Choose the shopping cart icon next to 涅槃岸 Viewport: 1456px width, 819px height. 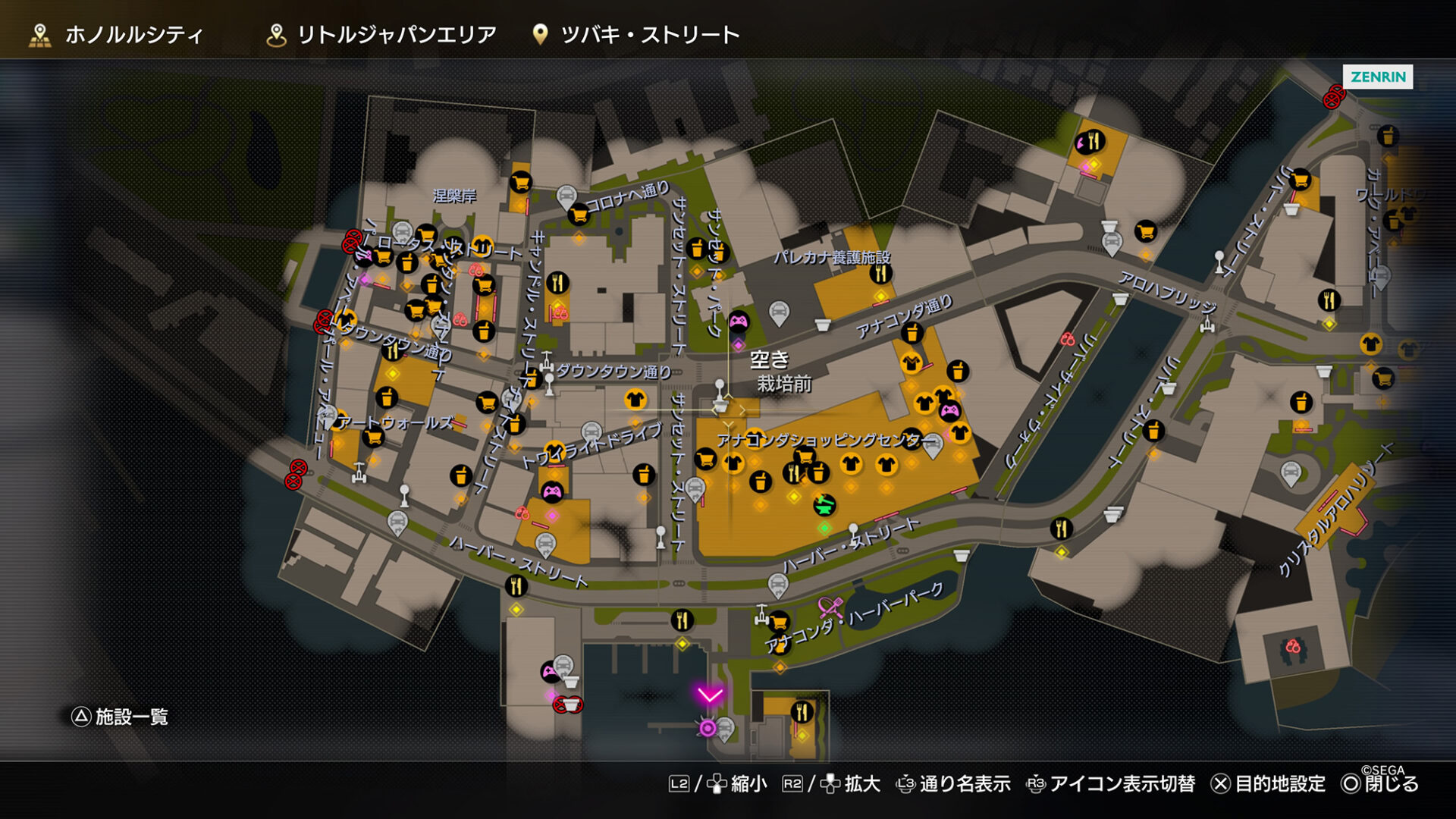[x=520, y=182]
